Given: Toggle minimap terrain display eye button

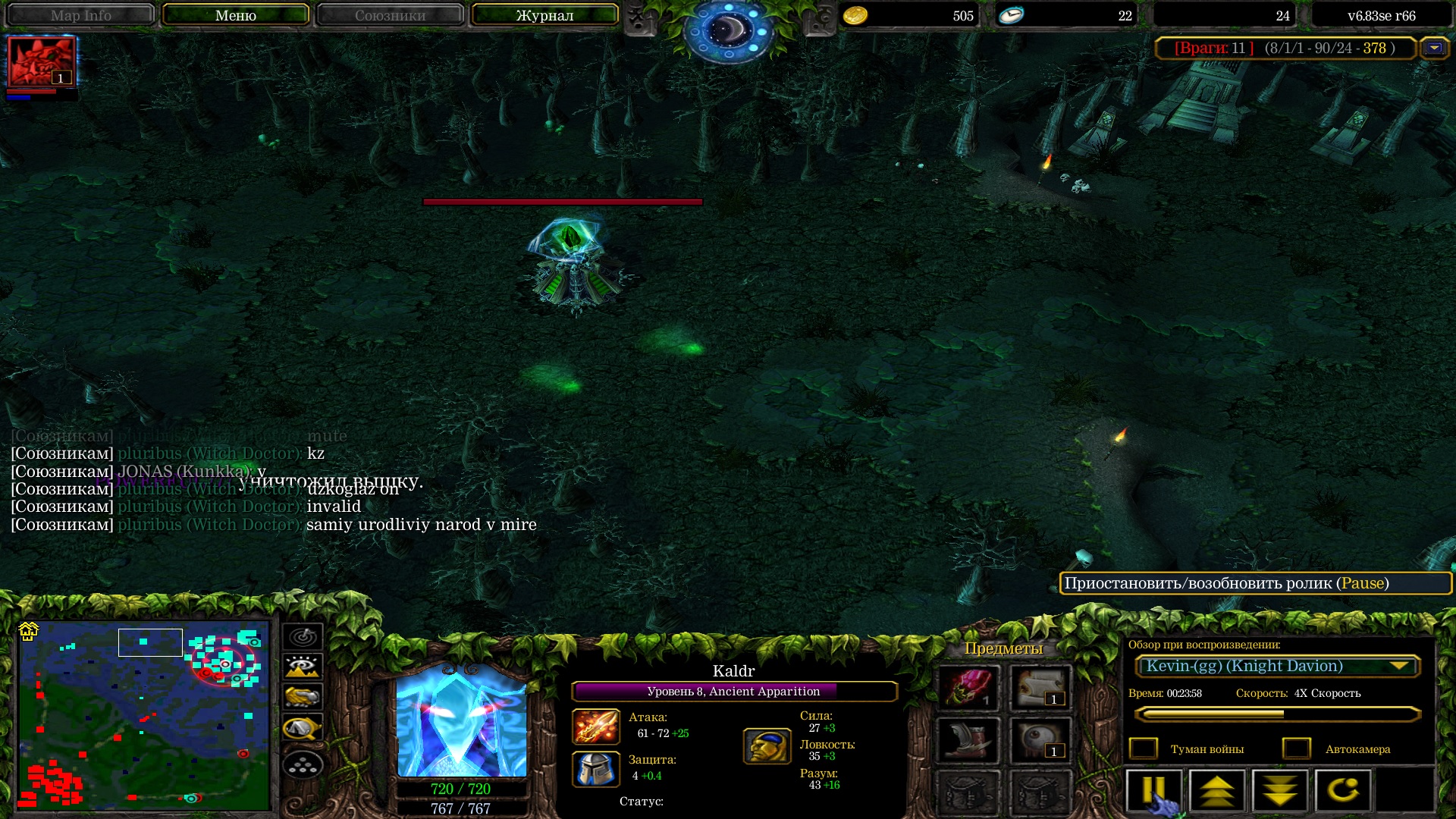Looking at the screenshot, I should coord(303,667).
